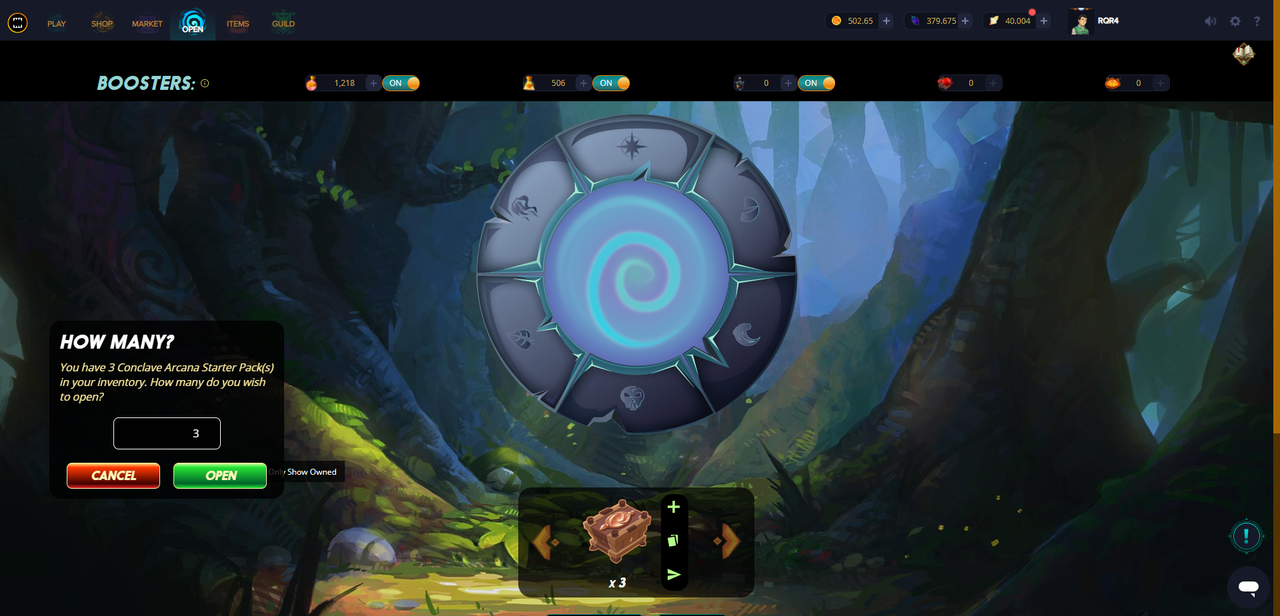Image resolution: width=1280 pixels, height=616 pixels.
Task: Open the GUILD menu
Action: coord(283,23)
